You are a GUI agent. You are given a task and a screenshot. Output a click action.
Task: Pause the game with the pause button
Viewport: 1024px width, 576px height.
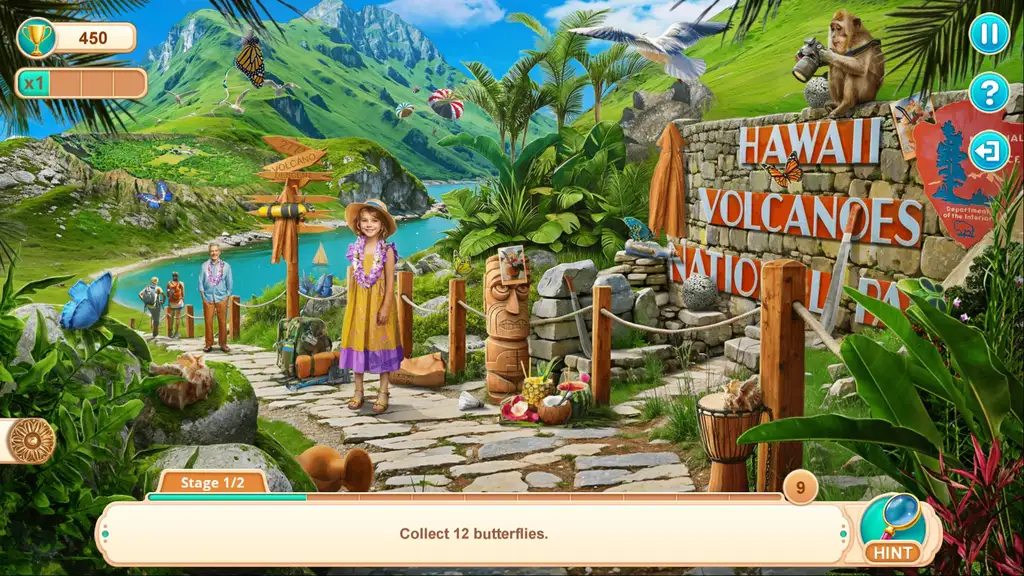tap(988, 34)
